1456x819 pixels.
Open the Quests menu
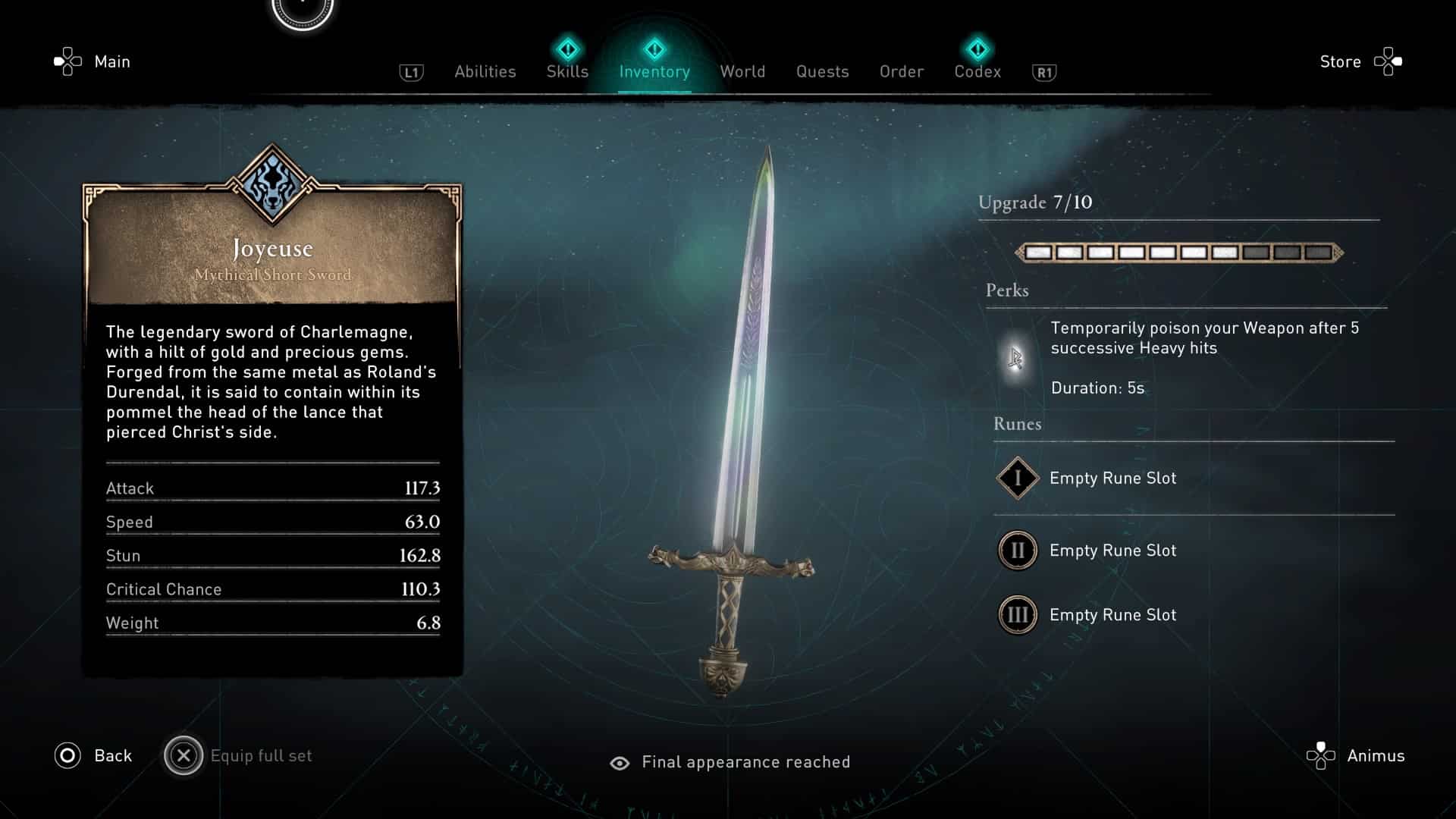coord(822,71)
